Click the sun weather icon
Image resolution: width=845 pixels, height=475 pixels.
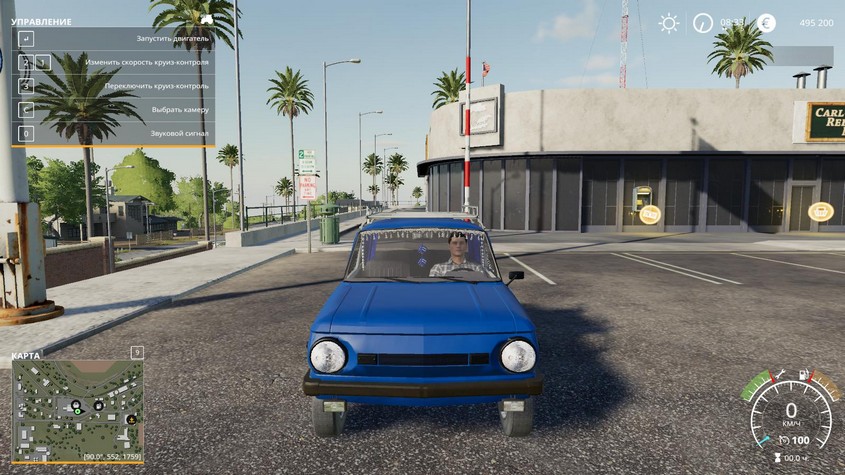click(668, 23)
